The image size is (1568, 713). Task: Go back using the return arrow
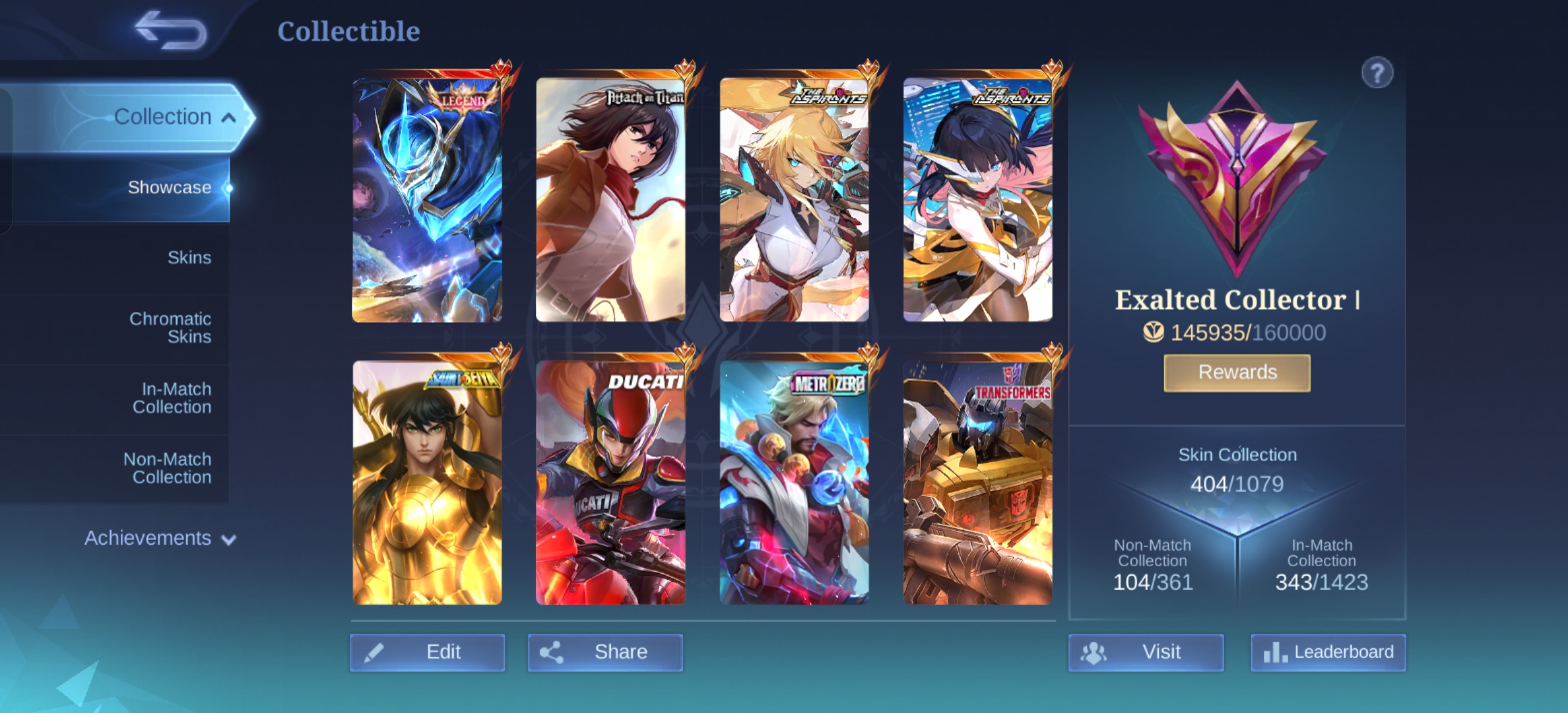(x=170, y=30)
